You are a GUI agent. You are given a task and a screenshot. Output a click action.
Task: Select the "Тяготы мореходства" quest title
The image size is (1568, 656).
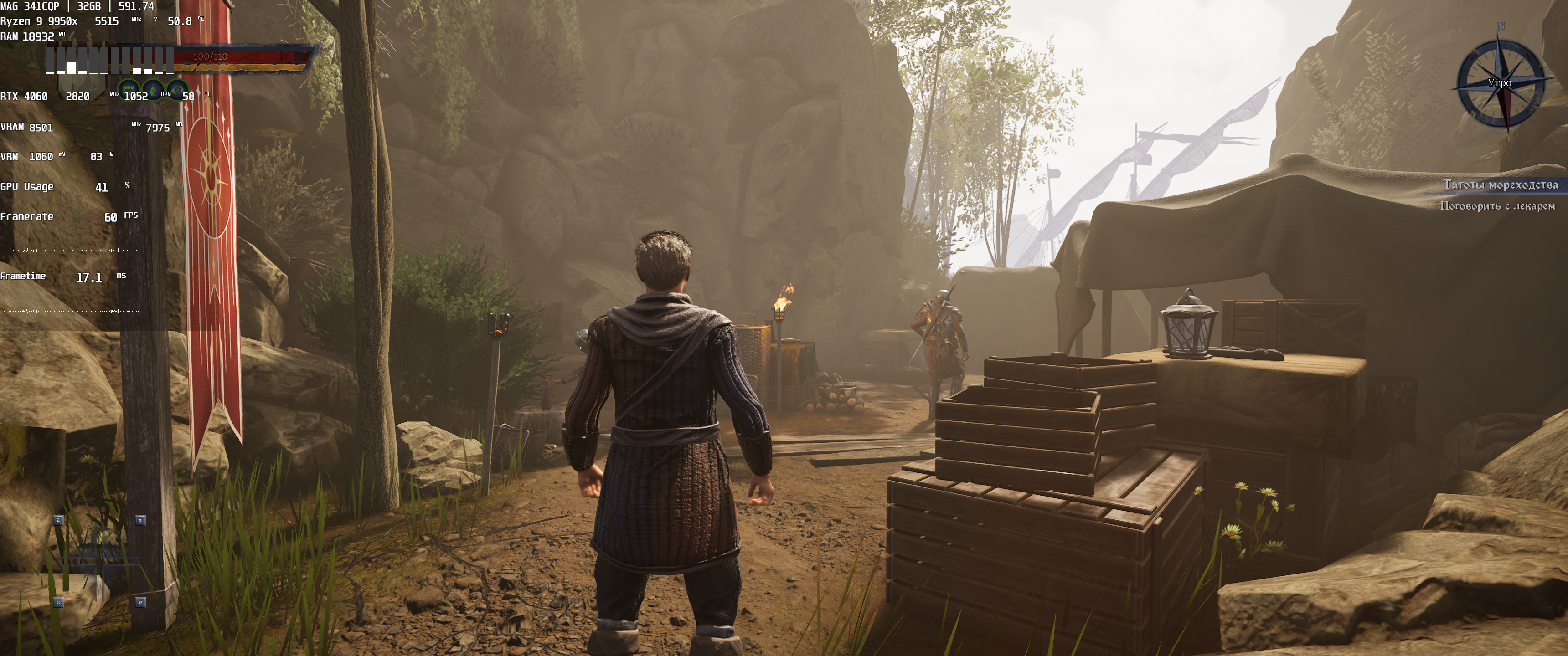[1501, 184]
